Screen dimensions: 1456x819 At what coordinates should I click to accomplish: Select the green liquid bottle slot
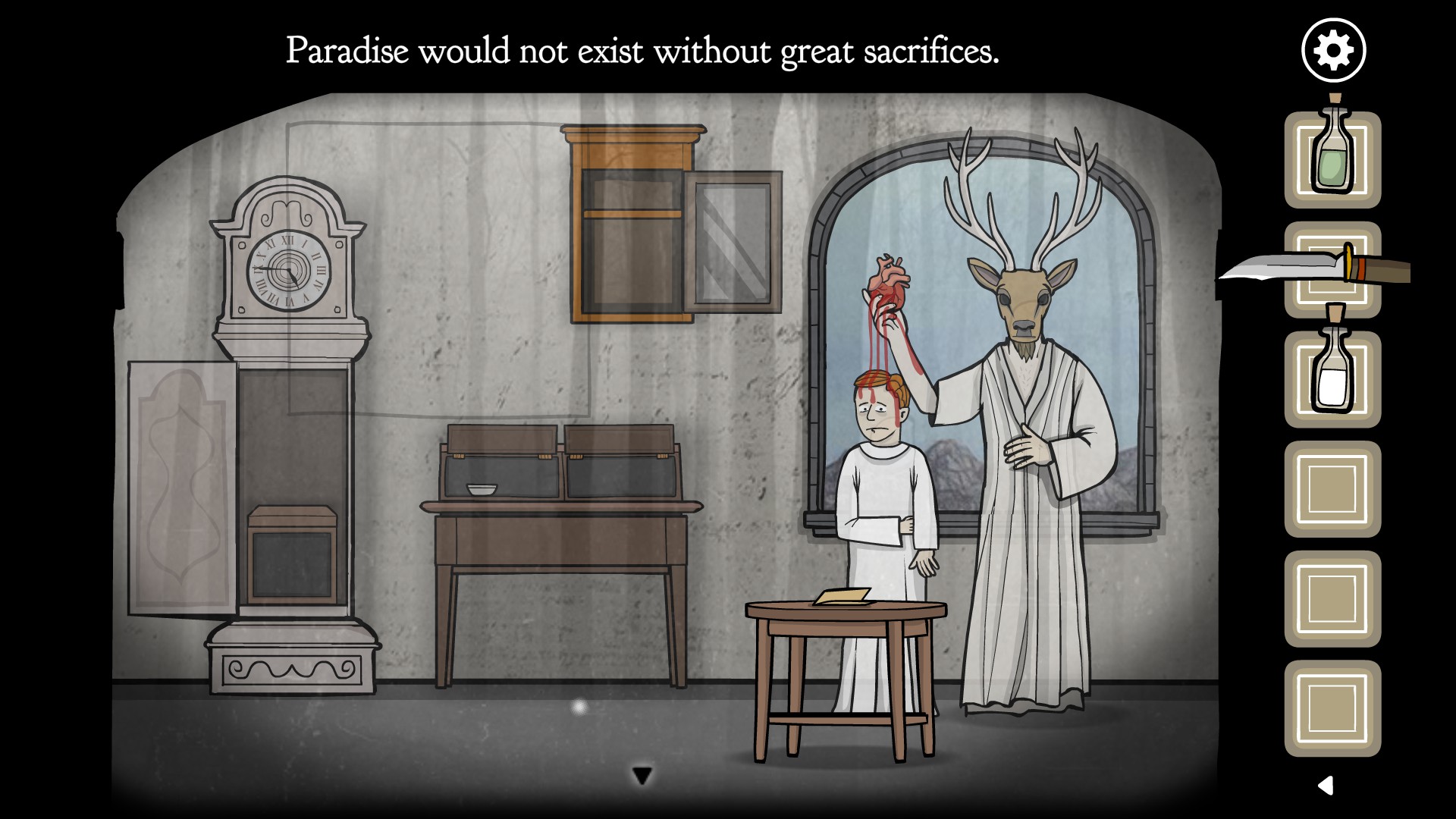coord(1332,160)
